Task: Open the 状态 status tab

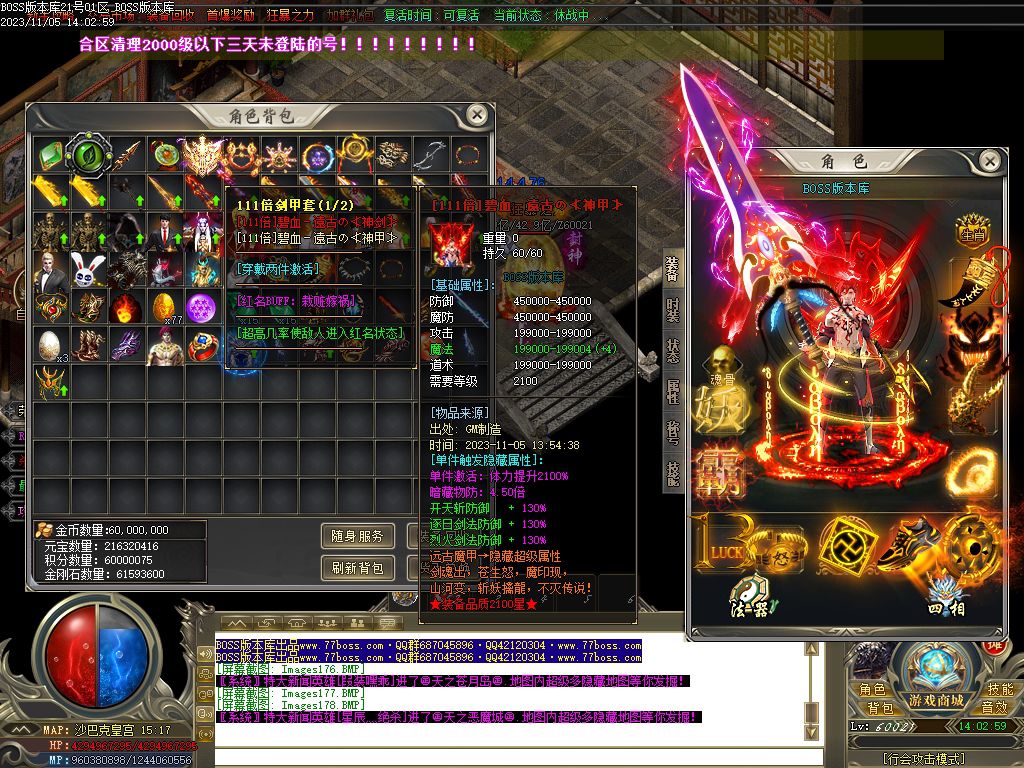Action: [672, 350]
